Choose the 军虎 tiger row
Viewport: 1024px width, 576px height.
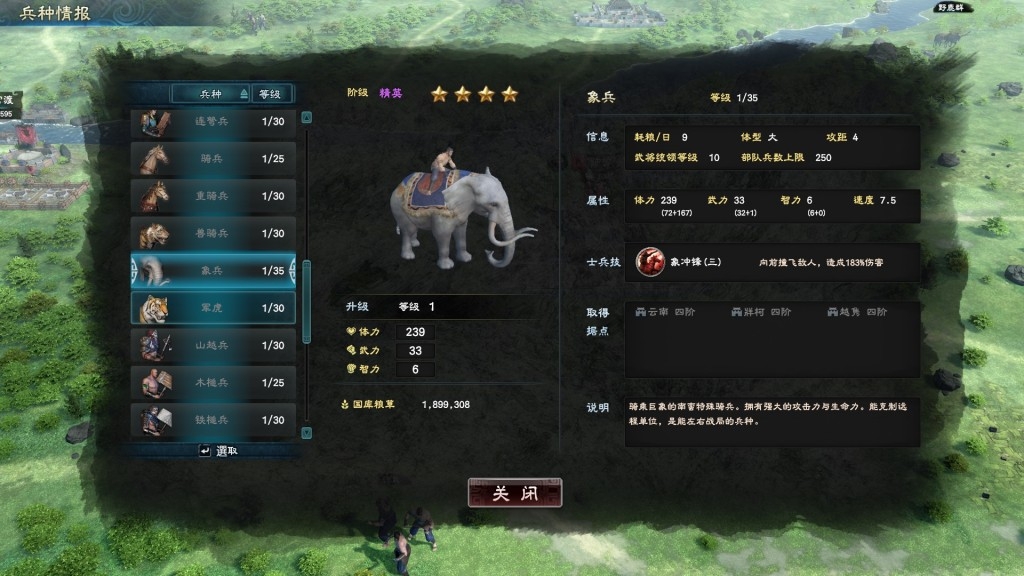pyautogui.click(x=213, y=308)
